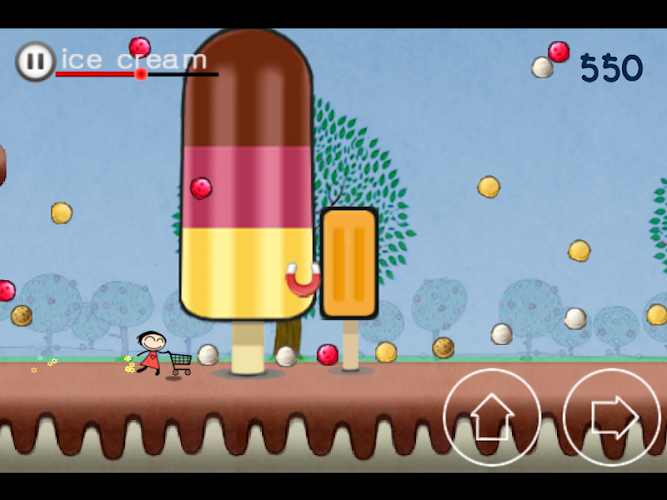Pause the game with the pause button
This screenshot has width=667, height=500.
[35, 62]
